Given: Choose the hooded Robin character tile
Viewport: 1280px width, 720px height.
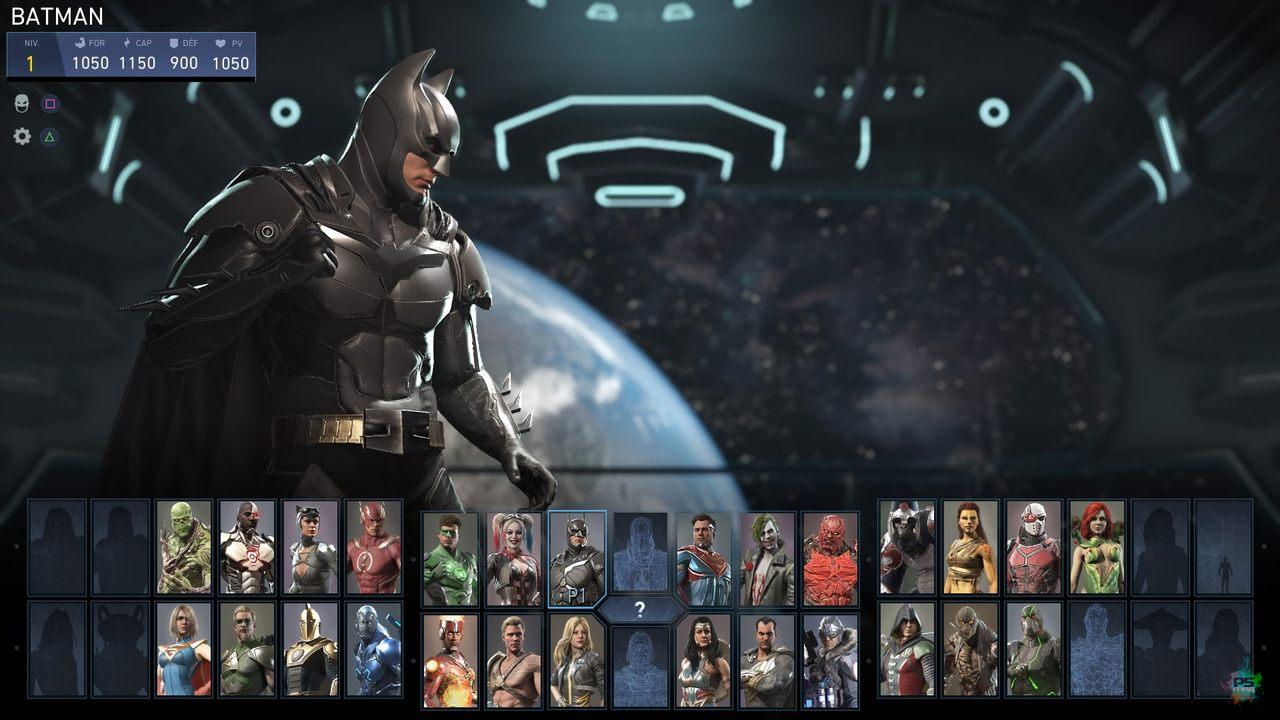Looking at the screenshot, I should click(x=907, y=648).
